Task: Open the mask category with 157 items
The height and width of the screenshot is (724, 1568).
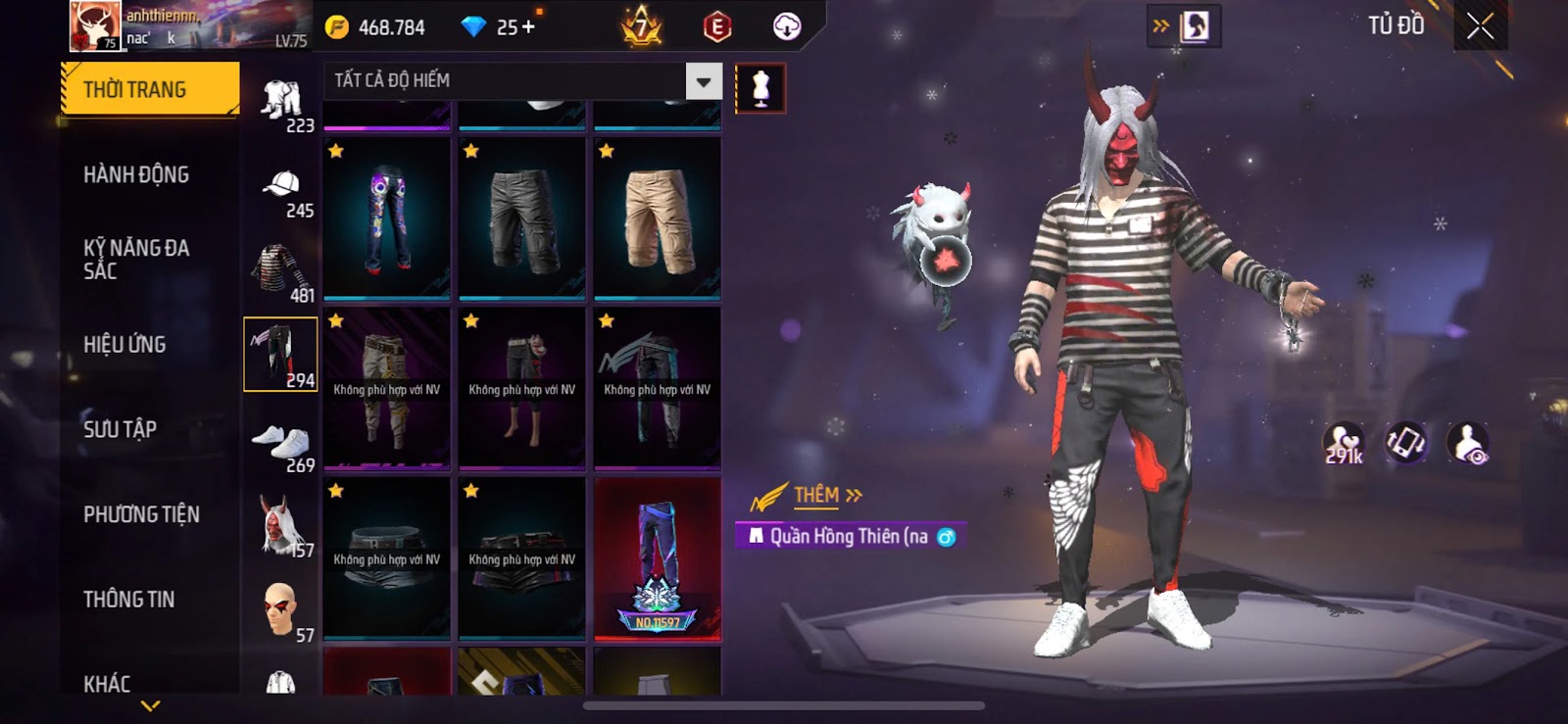Action: pyautogui.click(x=282, y=527)
